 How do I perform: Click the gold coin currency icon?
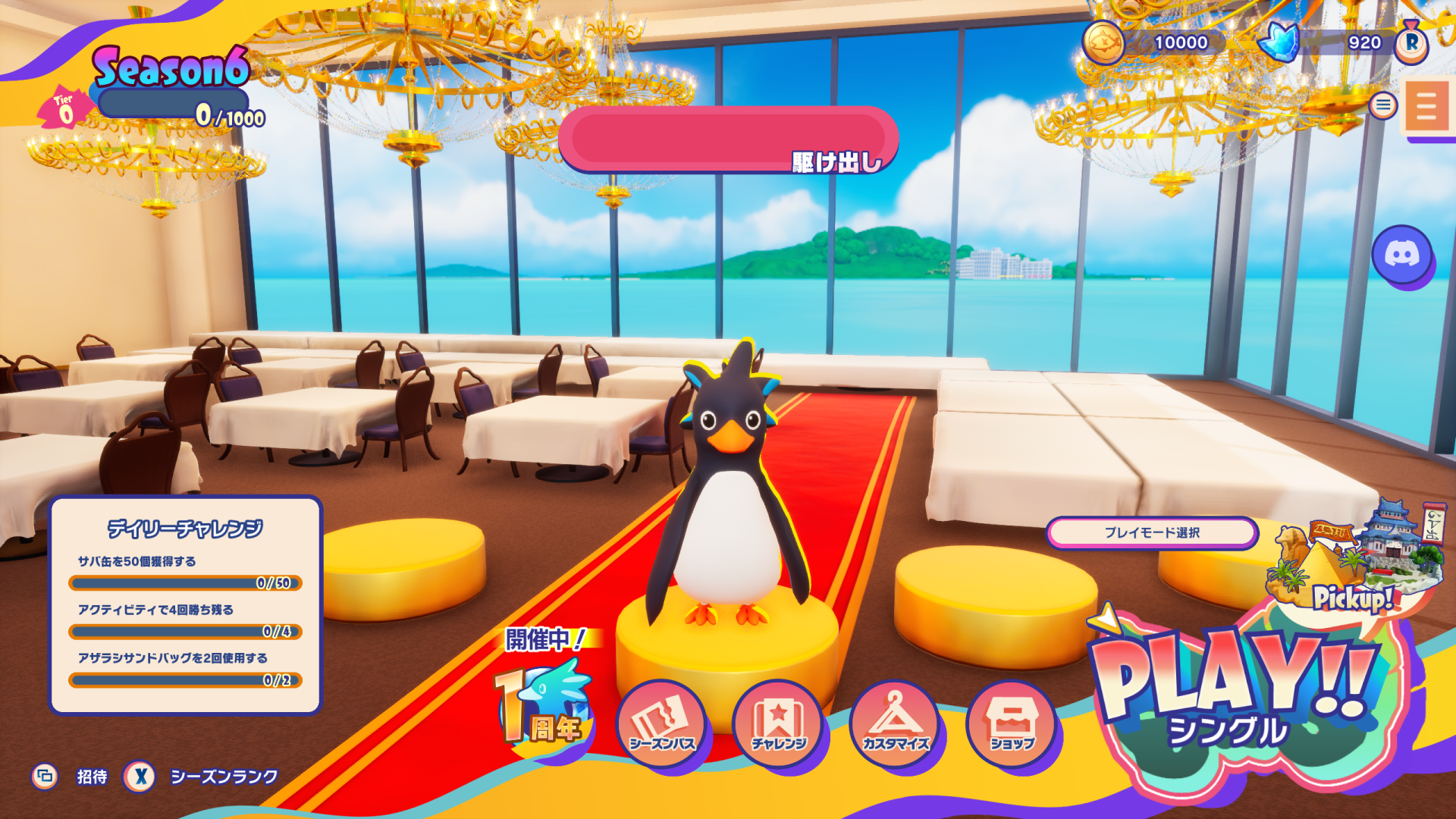[1103, 42]
